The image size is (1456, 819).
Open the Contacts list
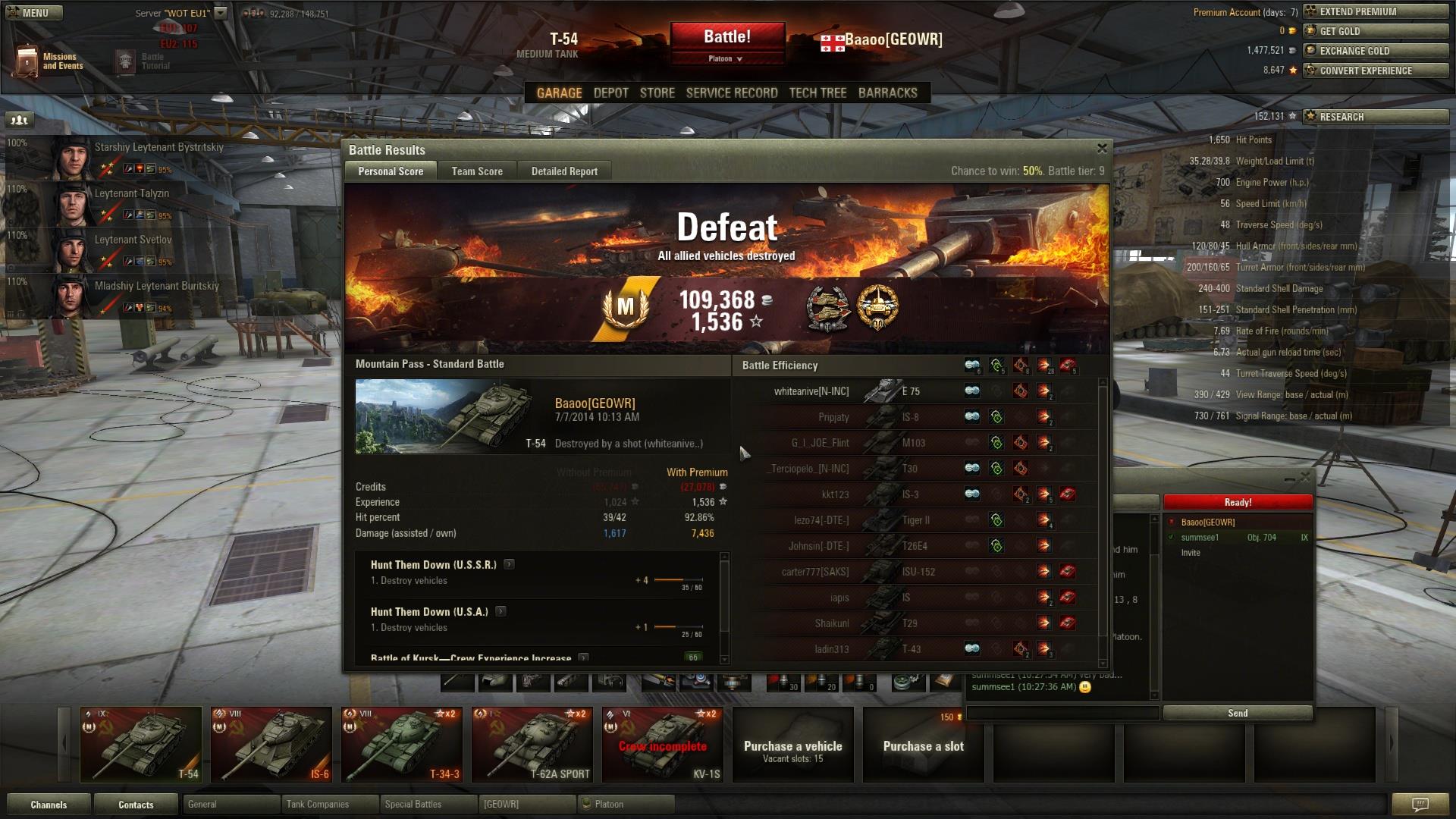point(136,805)
